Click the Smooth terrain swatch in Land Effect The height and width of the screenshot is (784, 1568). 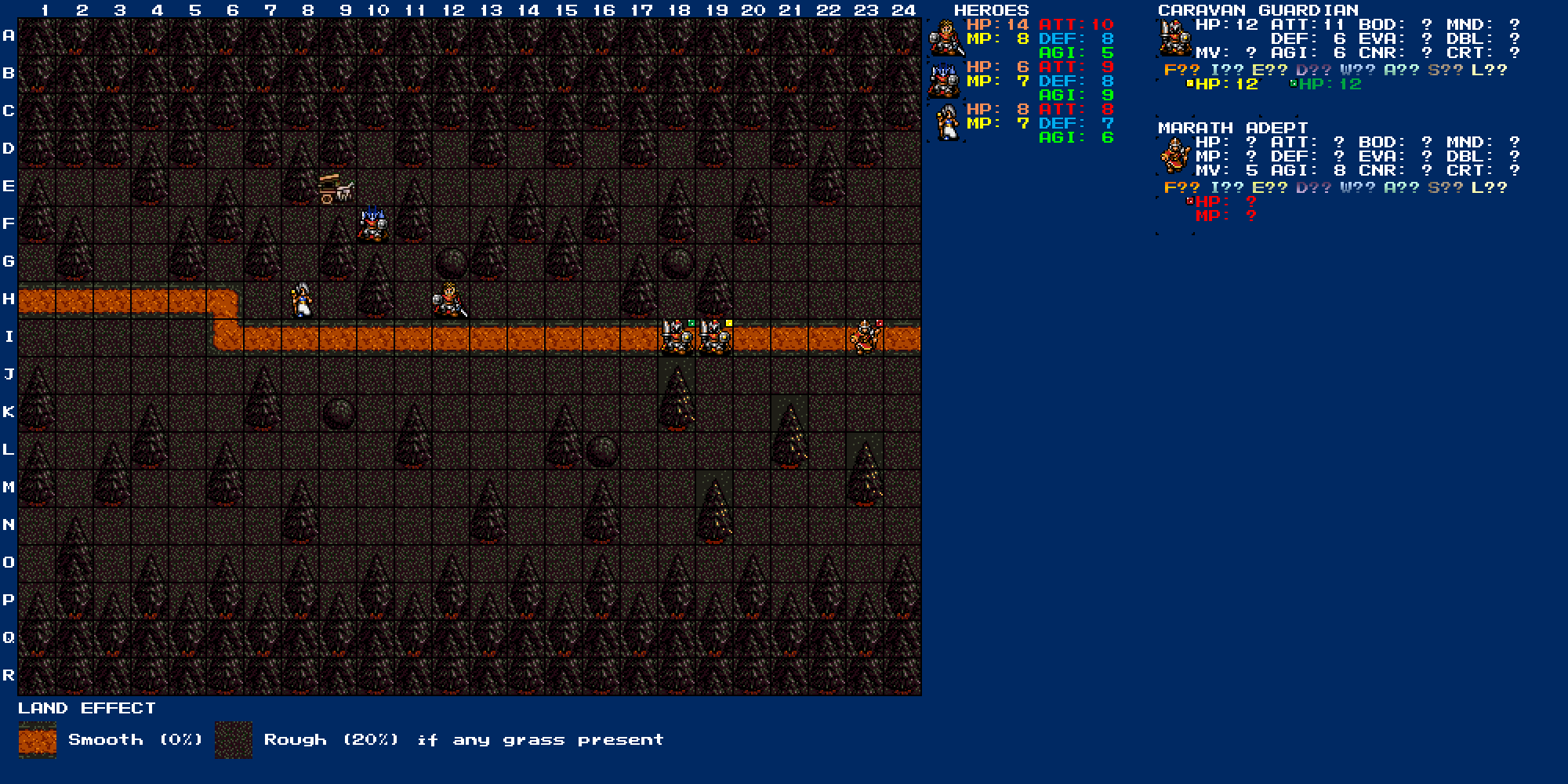[x=38, y=741]
